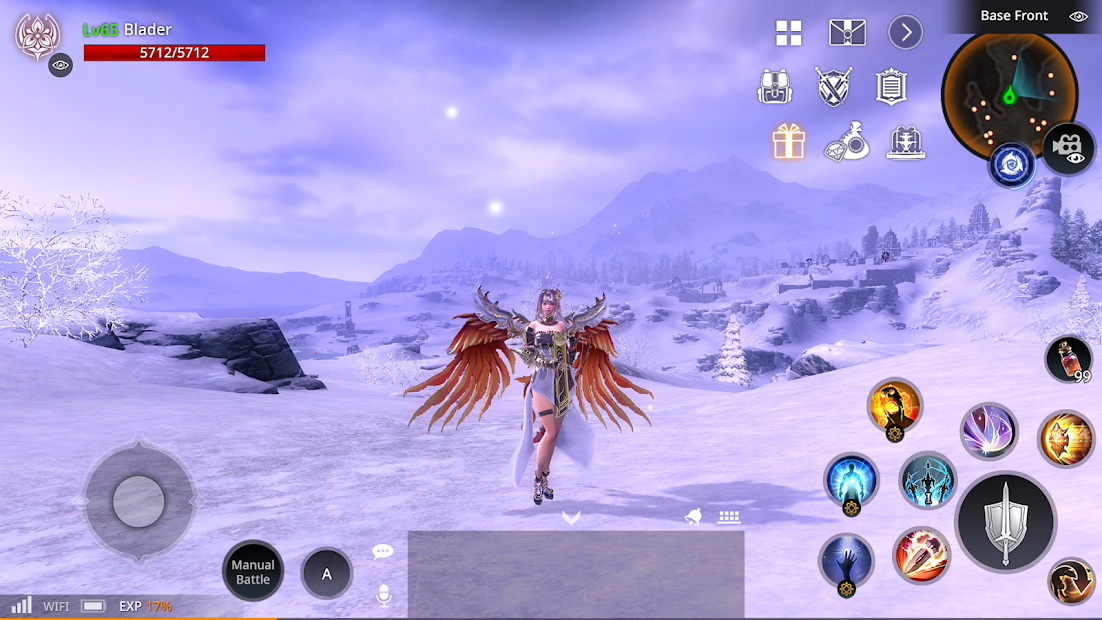Viewport: 1102px width, 620px height.
Task: Open the mail envelope icon
Action: pos(847,33)
